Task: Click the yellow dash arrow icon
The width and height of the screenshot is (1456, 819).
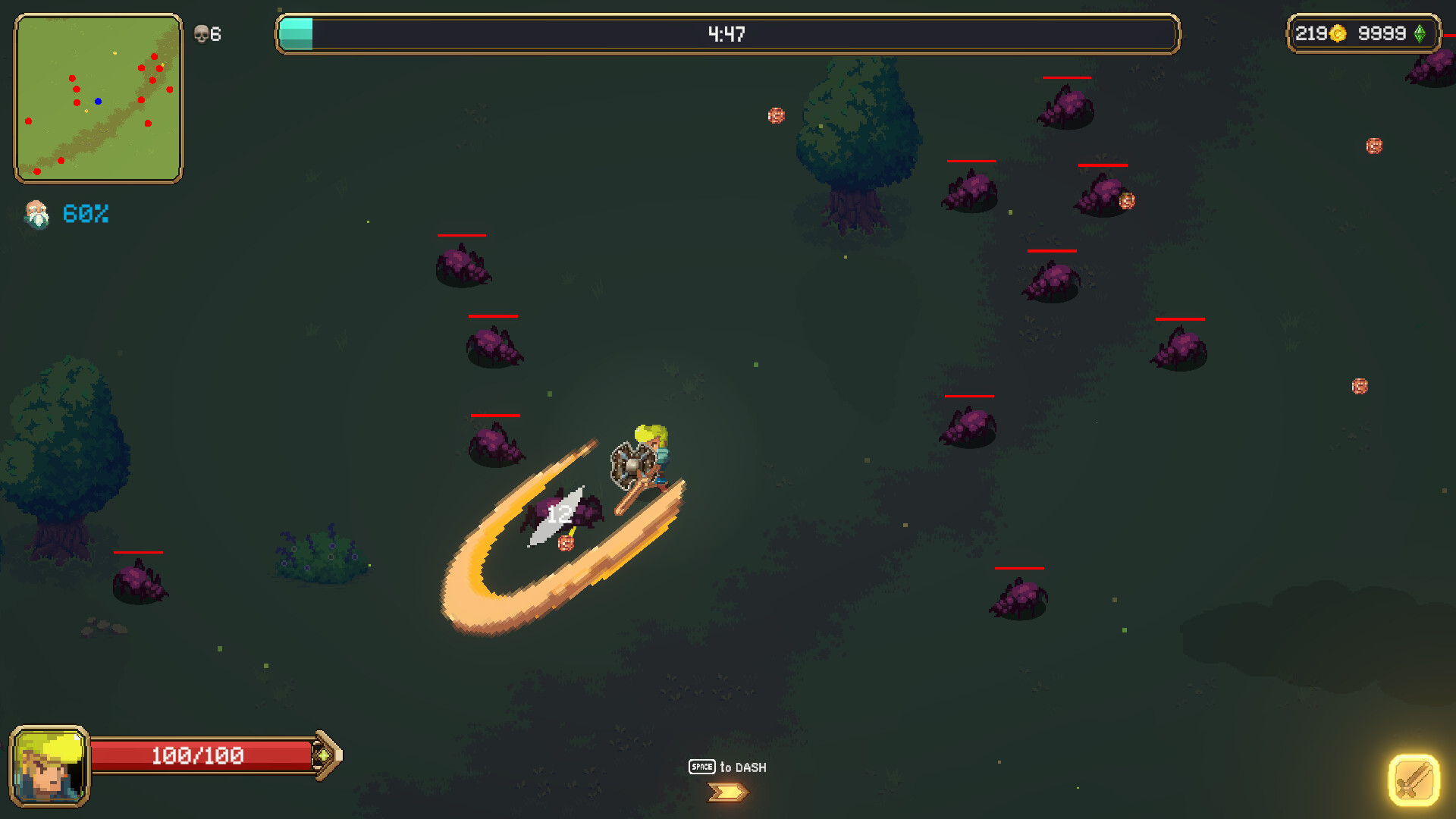Action: point(727,792)
